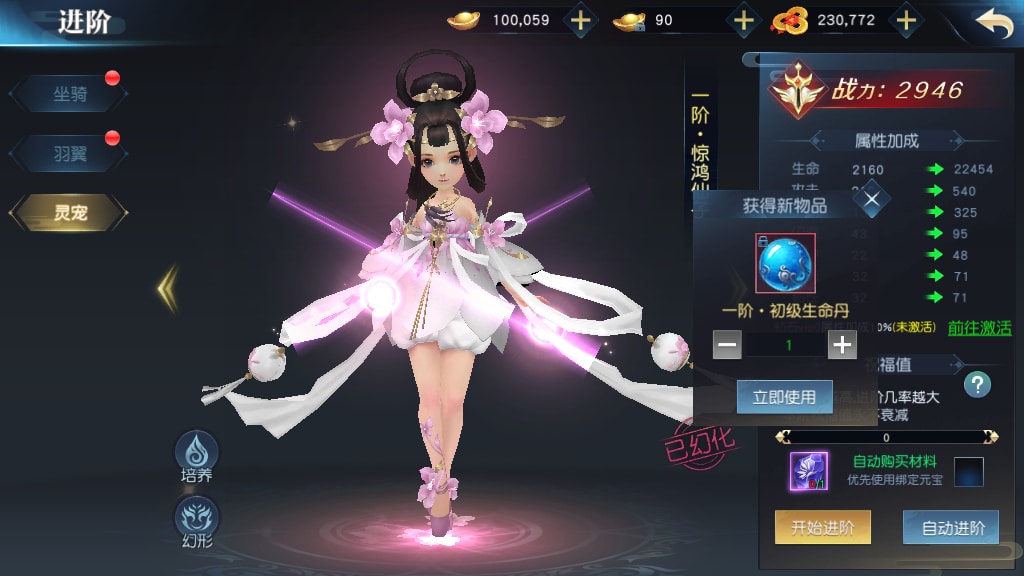Toggle the 自动购买材料 checkbox
1024x576 pixels.
tap(968, 471)
